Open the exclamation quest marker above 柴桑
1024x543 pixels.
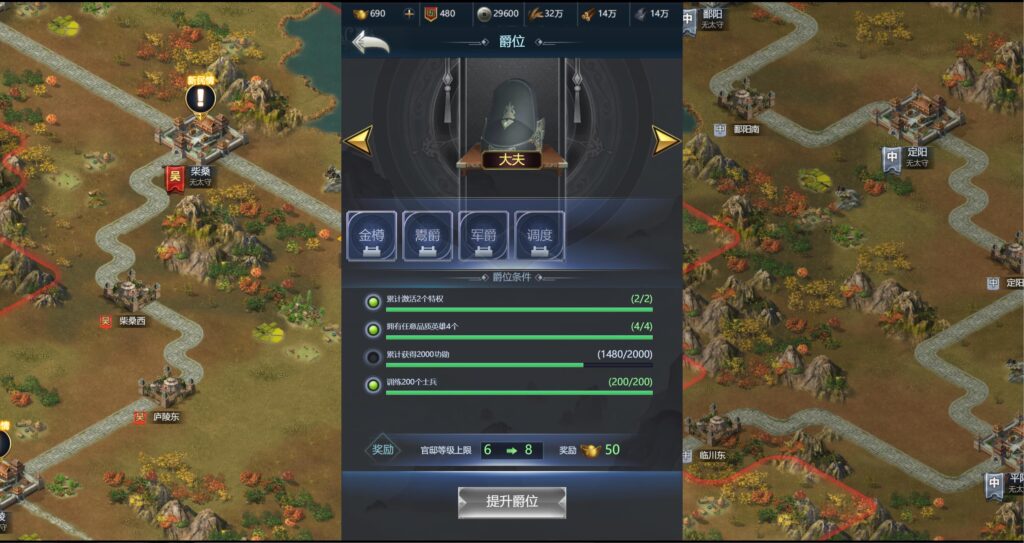(201, 98)
